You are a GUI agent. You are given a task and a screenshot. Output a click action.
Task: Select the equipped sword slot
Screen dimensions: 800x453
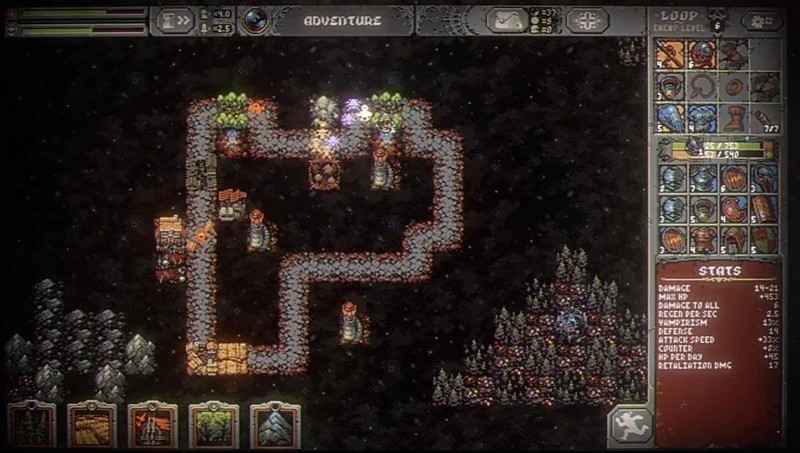671,55
